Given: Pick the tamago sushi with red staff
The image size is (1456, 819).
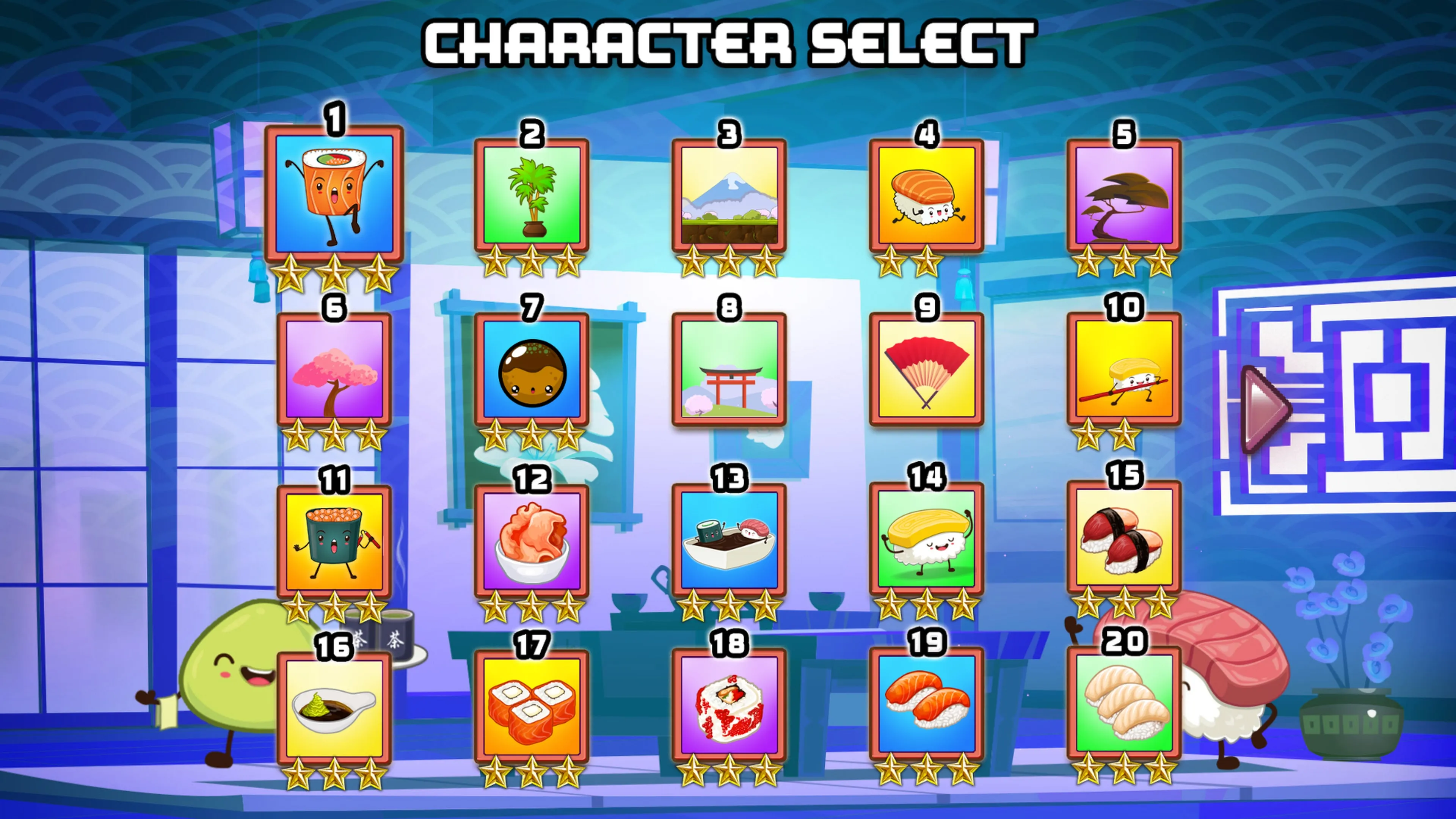Looking at the screenshot, I should [x=1123, y=369].
